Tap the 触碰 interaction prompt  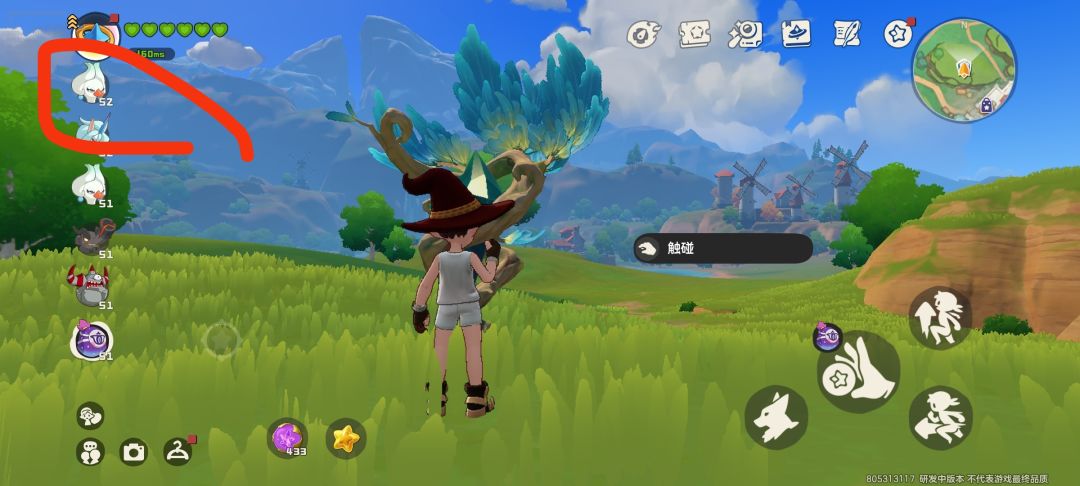click(722, 249)
